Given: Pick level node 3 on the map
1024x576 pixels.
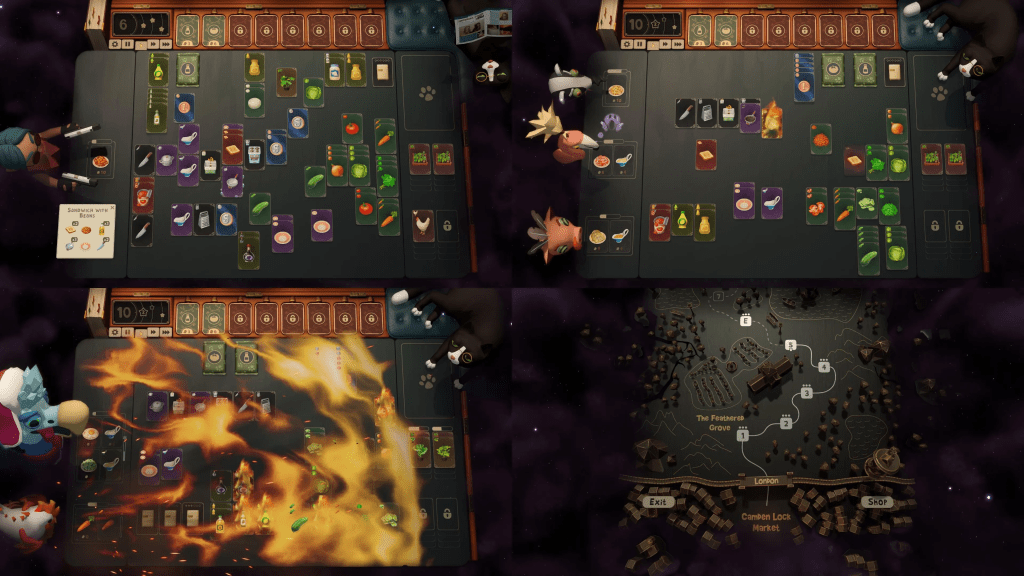Looking at the screenshot, I should tap(806, 392).
